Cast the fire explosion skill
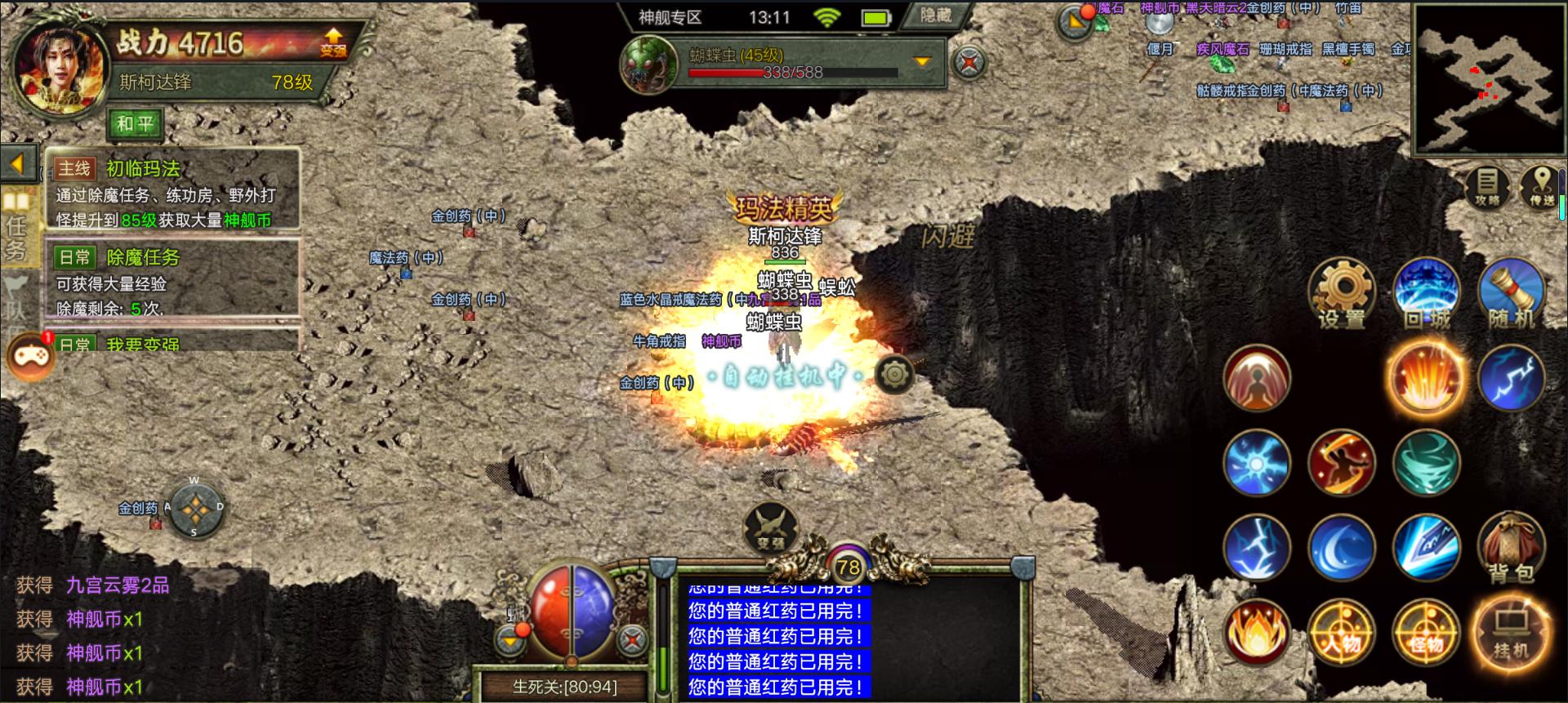The width and height of the screenshot is (1568, 703). point(1426,378)
